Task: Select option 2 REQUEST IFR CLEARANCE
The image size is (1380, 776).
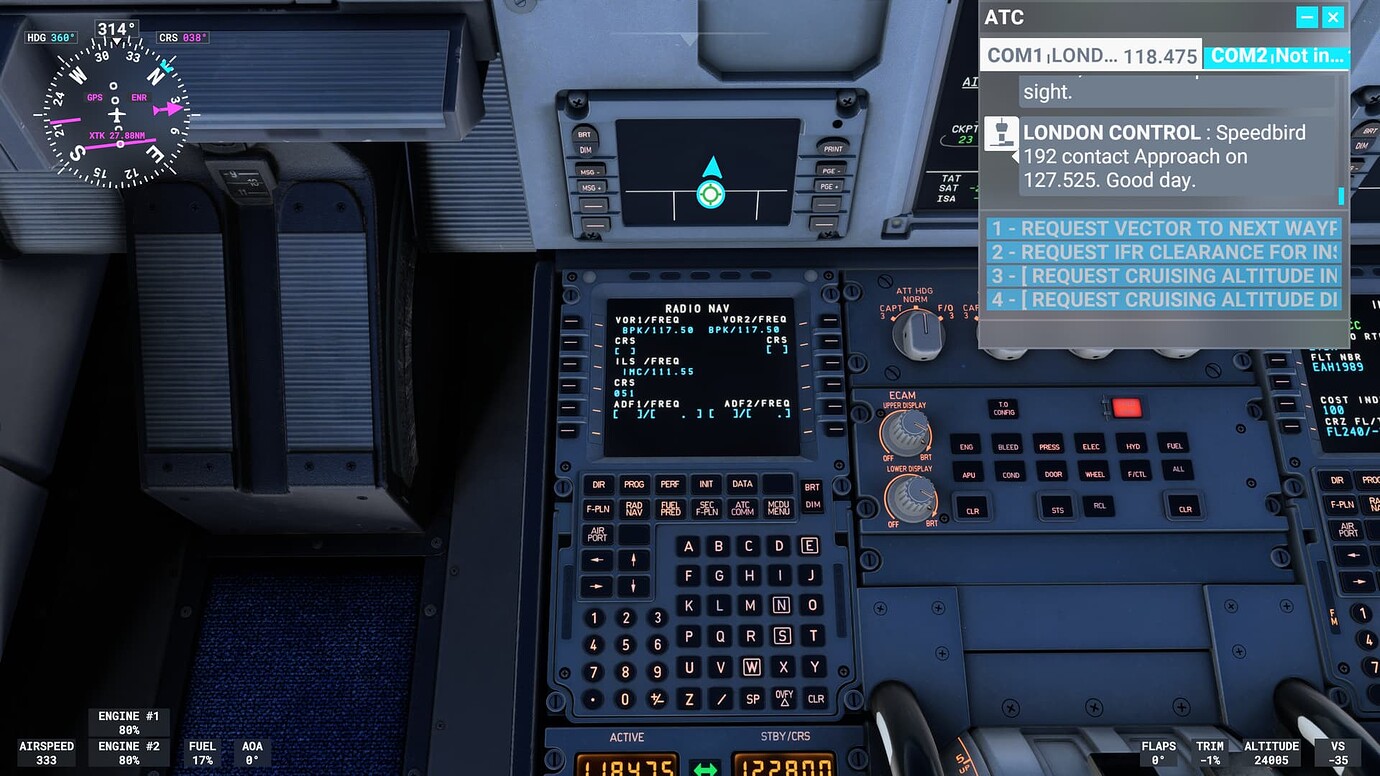Action: pos(1163,252)
